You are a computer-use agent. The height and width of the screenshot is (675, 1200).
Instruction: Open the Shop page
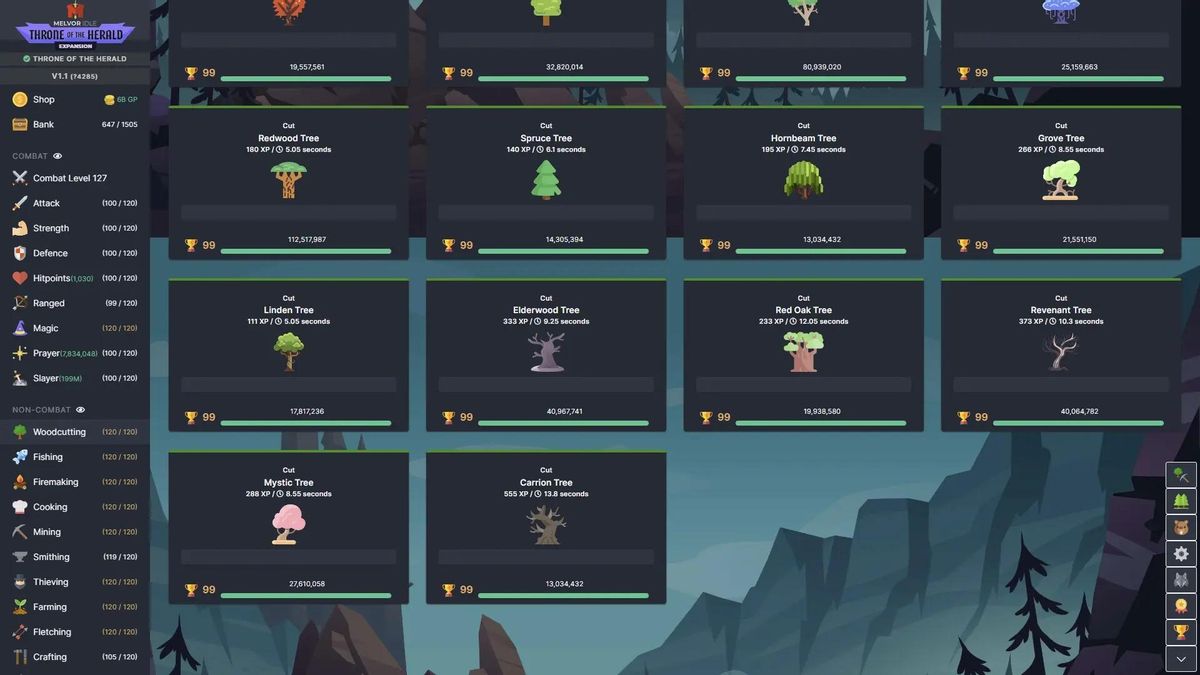44,100
